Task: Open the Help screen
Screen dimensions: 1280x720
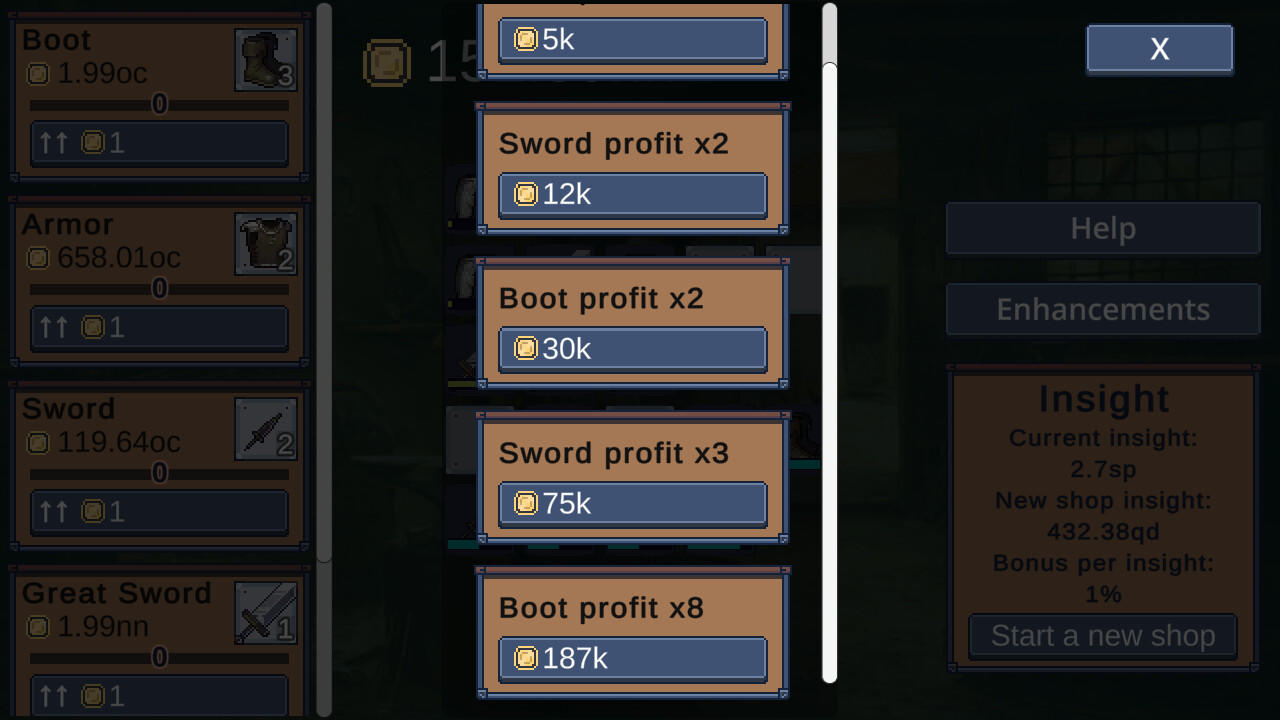Action: (1101, 228)
